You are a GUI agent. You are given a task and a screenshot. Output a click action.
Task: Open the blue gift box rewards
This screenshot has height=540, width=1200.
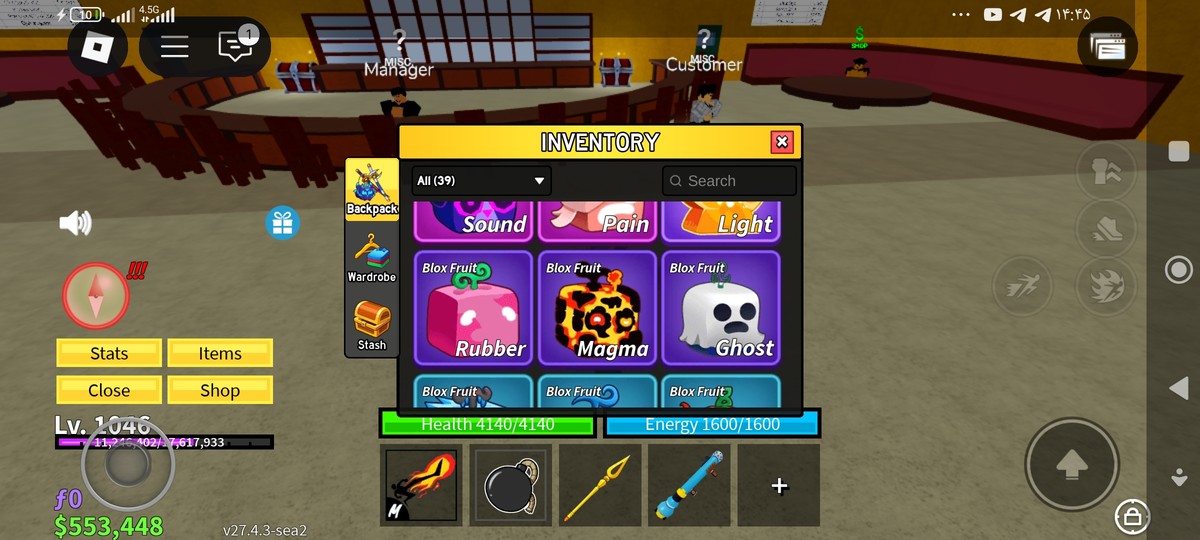point(283,222)
